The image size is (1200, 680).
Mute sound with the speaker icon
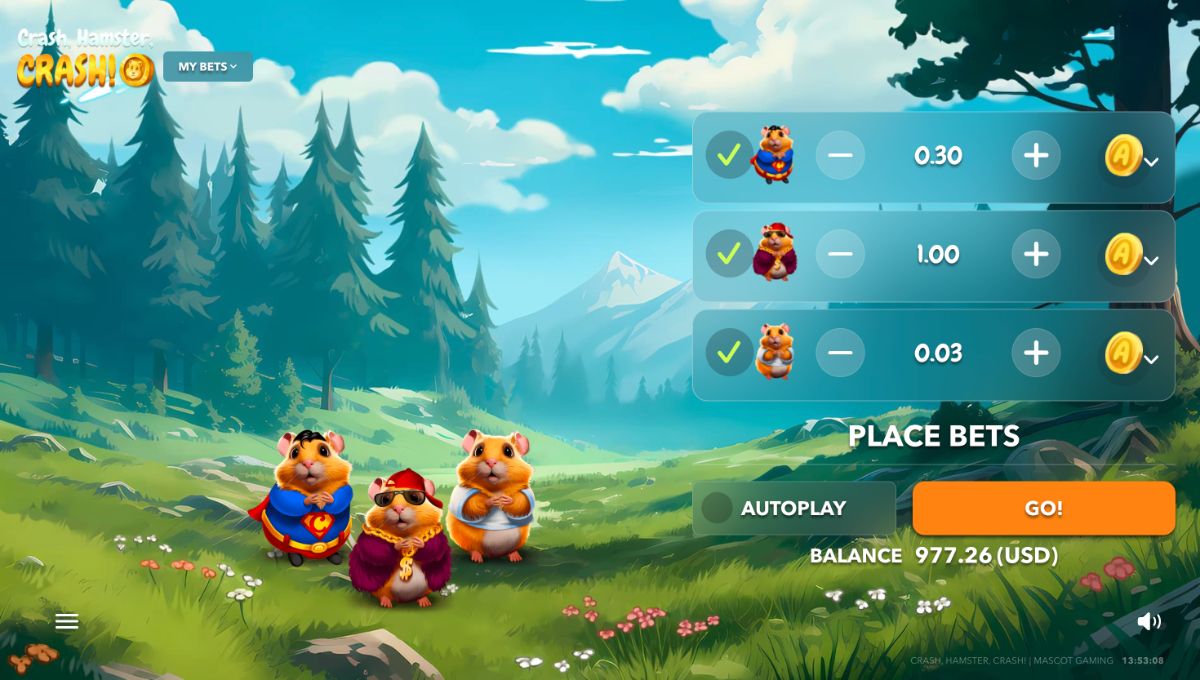pos(1149,622)
